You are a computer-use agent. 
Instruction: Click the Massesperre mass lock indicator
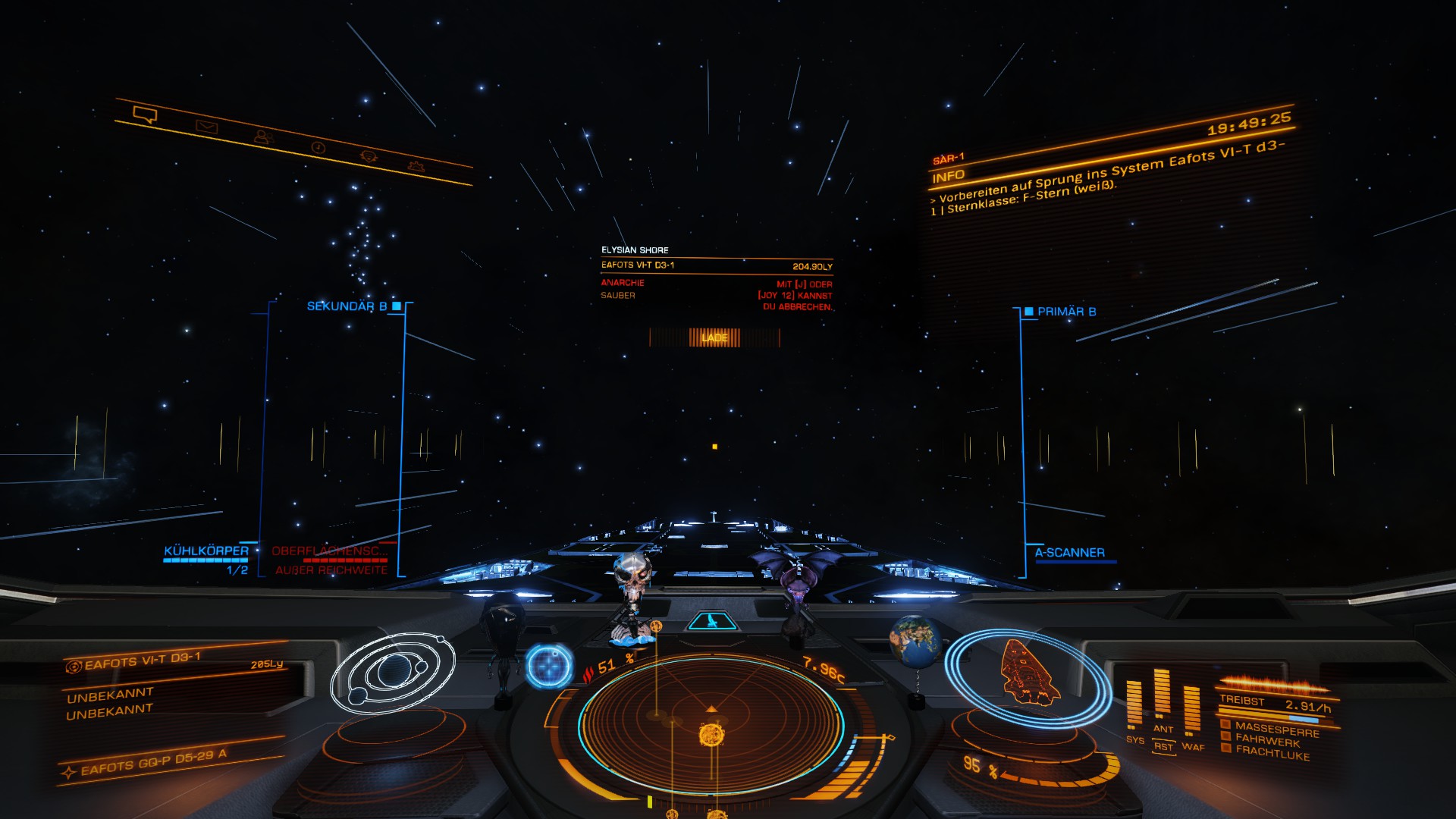tap(1276, 729)
